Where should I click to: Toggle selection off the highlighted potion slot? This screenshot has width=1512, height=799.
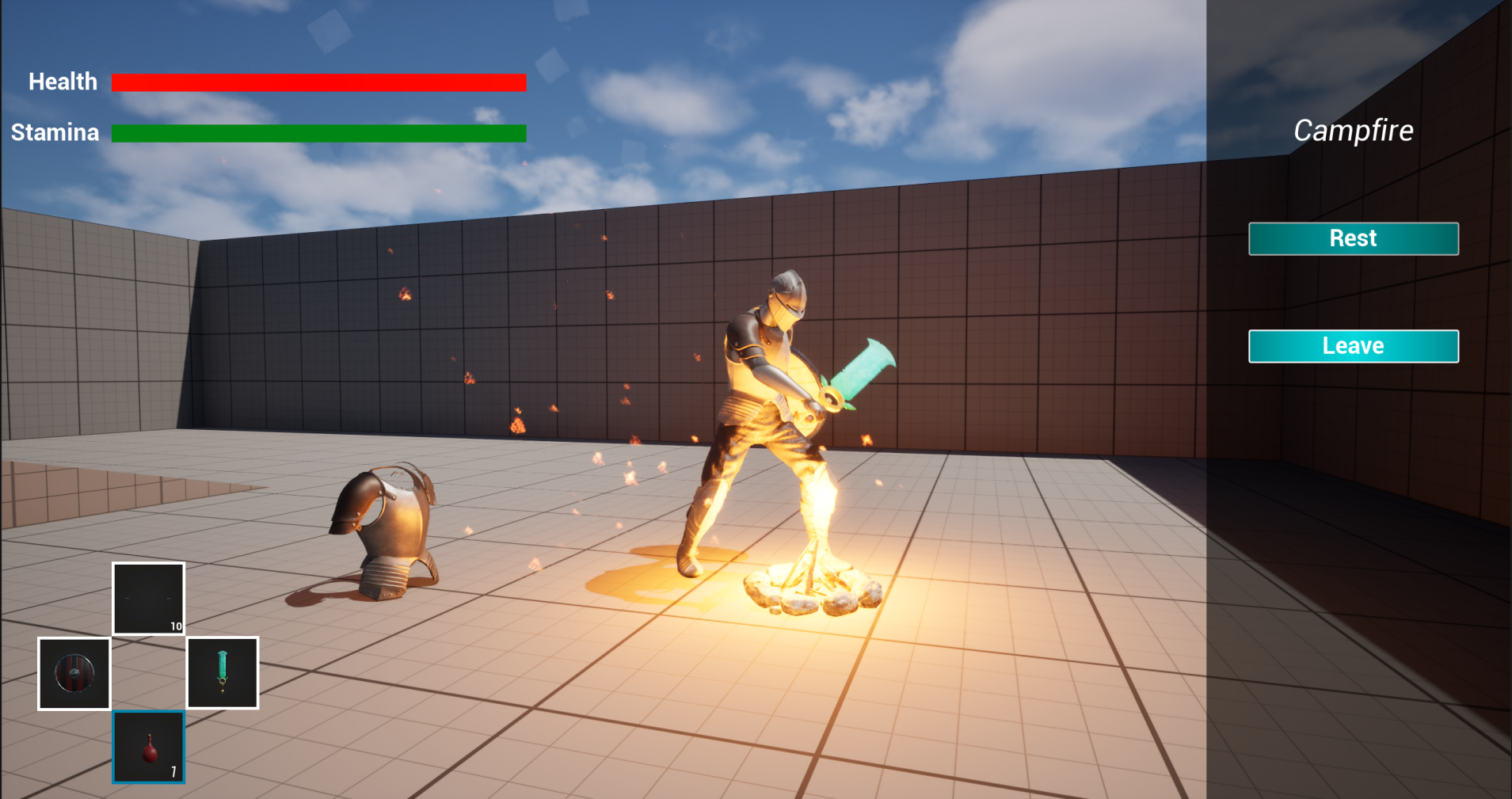click(148, 747)
